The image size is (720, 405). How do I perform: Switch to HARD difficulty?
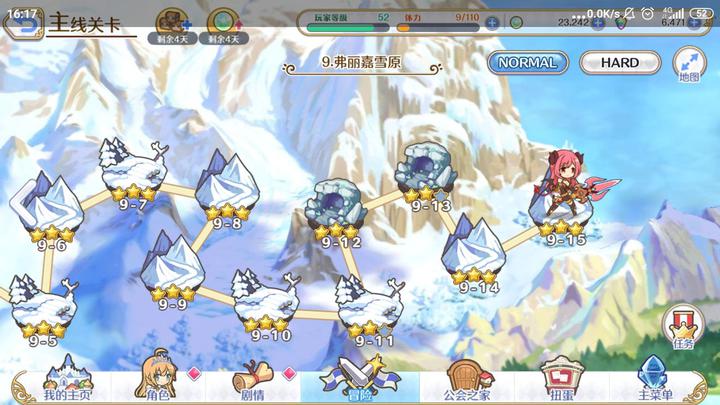pos(619,62)
